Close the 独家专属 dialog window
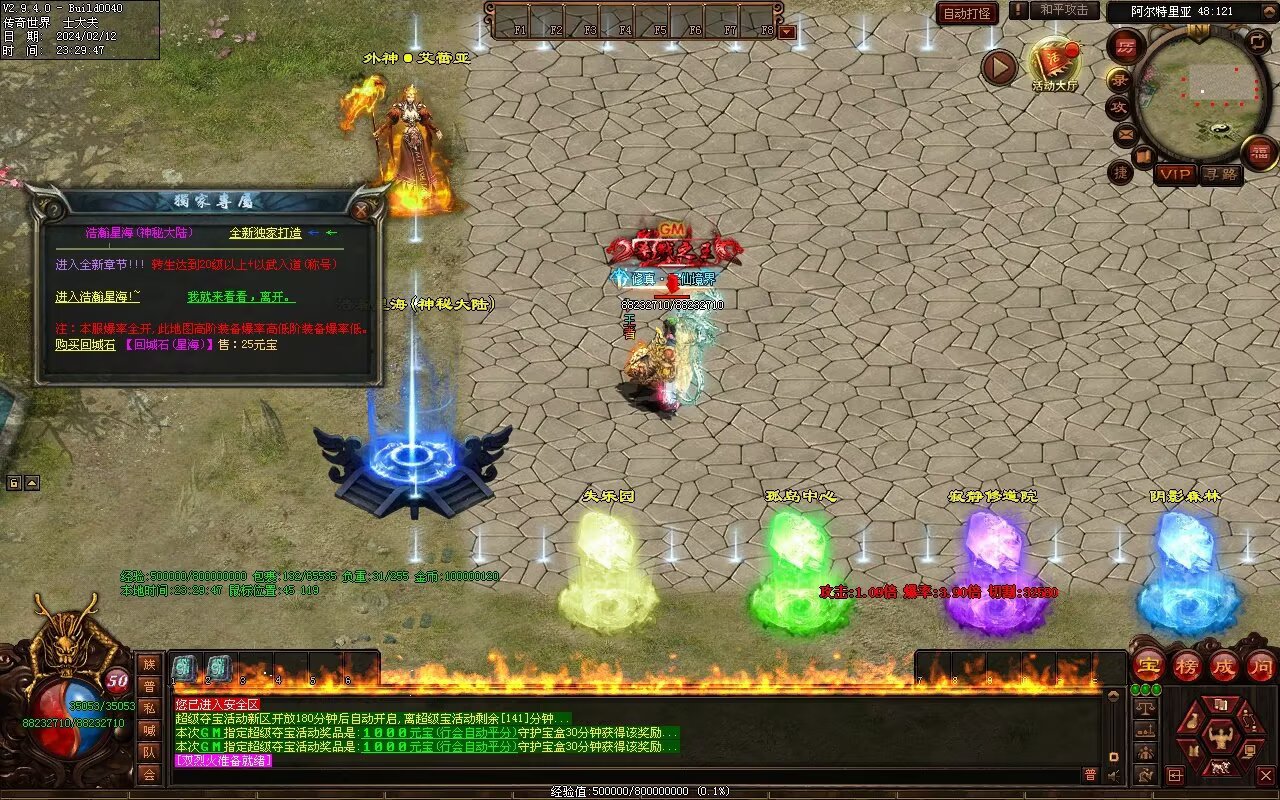This screenshot has height=800, width=1280. (361, 210)
